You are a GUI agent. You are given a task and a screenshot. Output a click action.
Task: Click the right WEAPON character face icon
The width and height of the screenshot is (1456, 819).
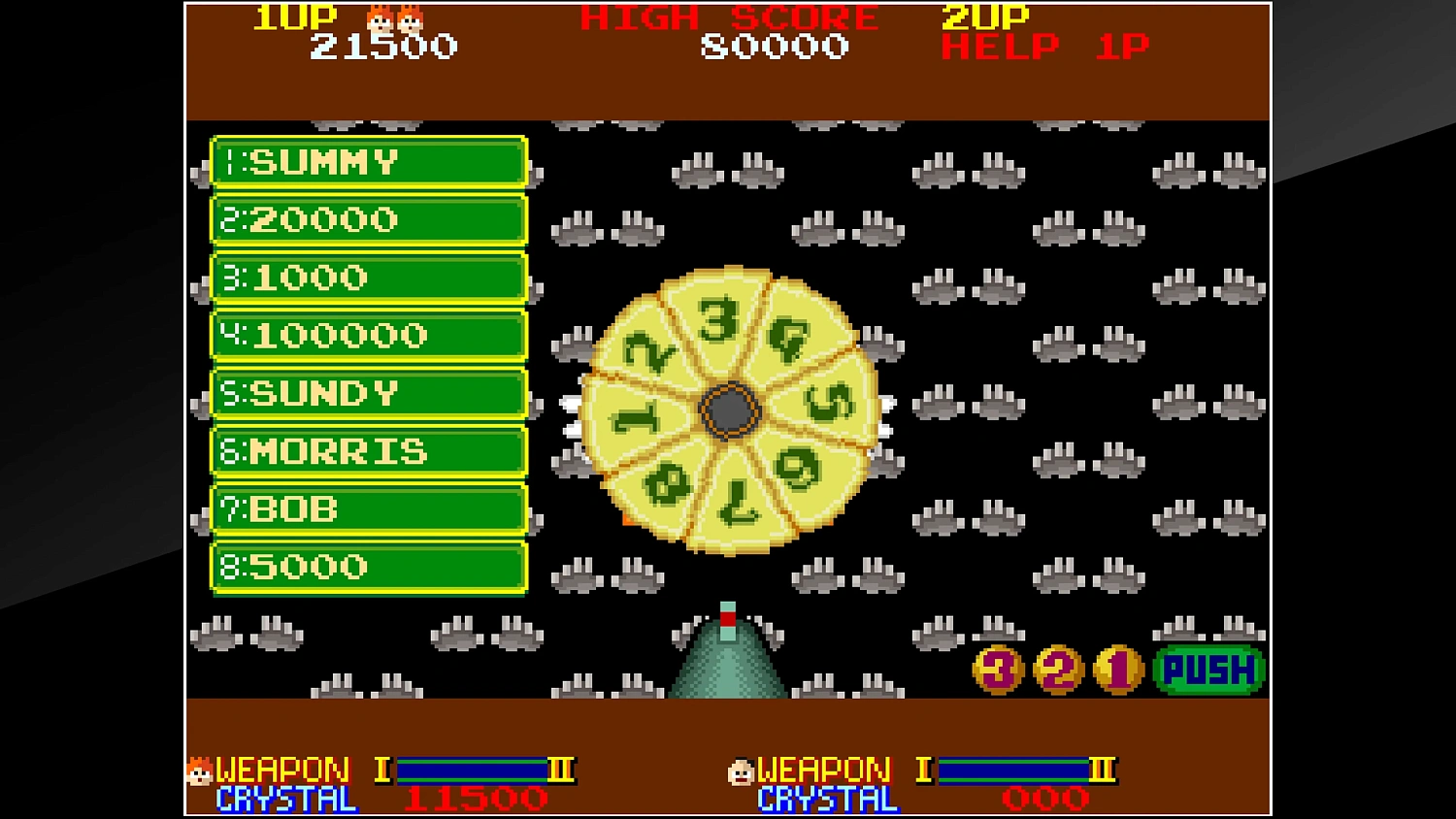[743, 772]
